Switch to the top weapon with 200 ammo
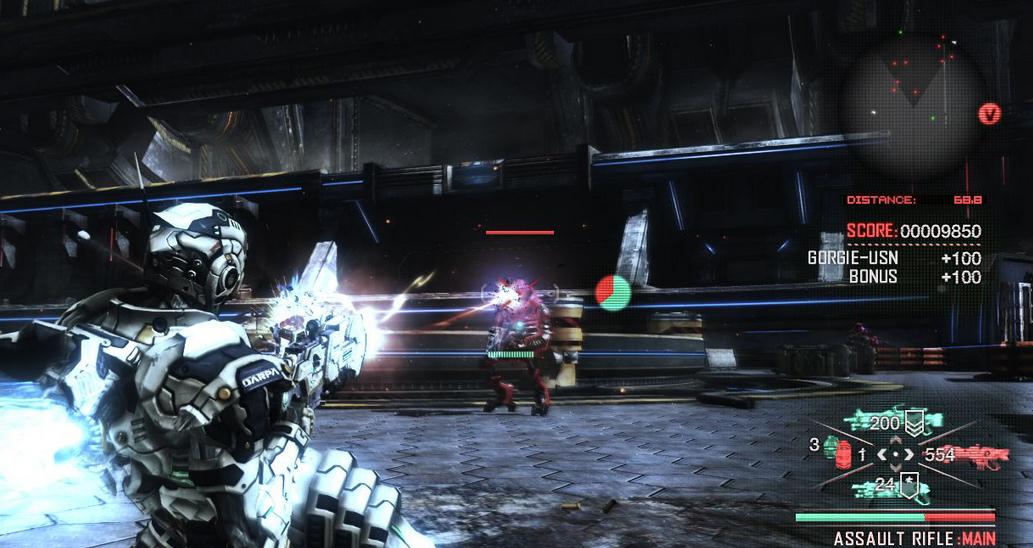The width and height of the screenshot is (1033, 548). [889, 422]
